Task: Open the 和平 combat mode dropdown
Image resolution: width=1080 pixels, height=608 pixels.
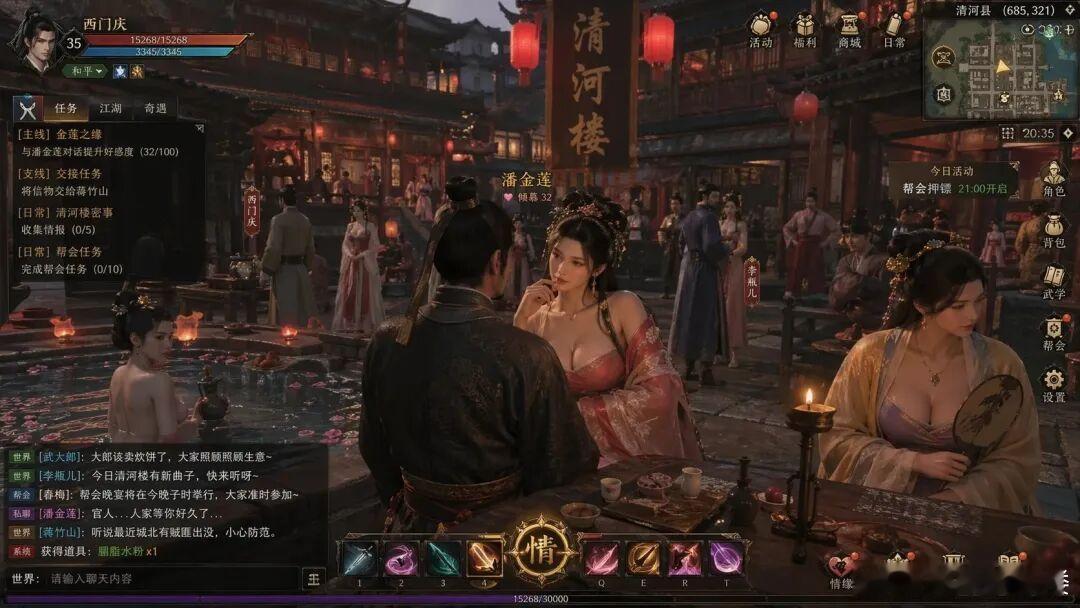Action: pos(85,71)
